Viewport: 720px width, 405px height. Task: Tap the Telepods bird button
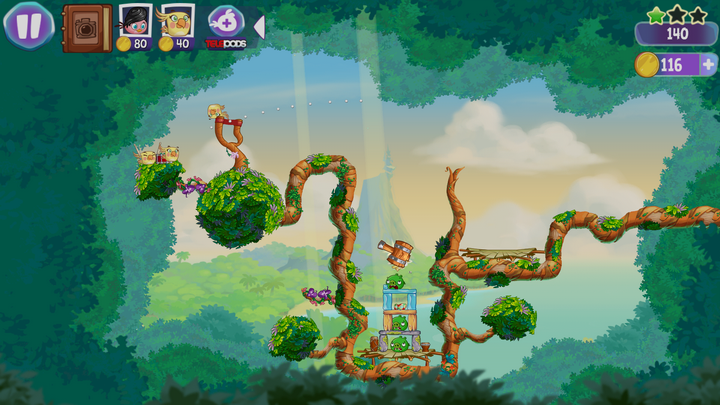click(x=224, y=24)
